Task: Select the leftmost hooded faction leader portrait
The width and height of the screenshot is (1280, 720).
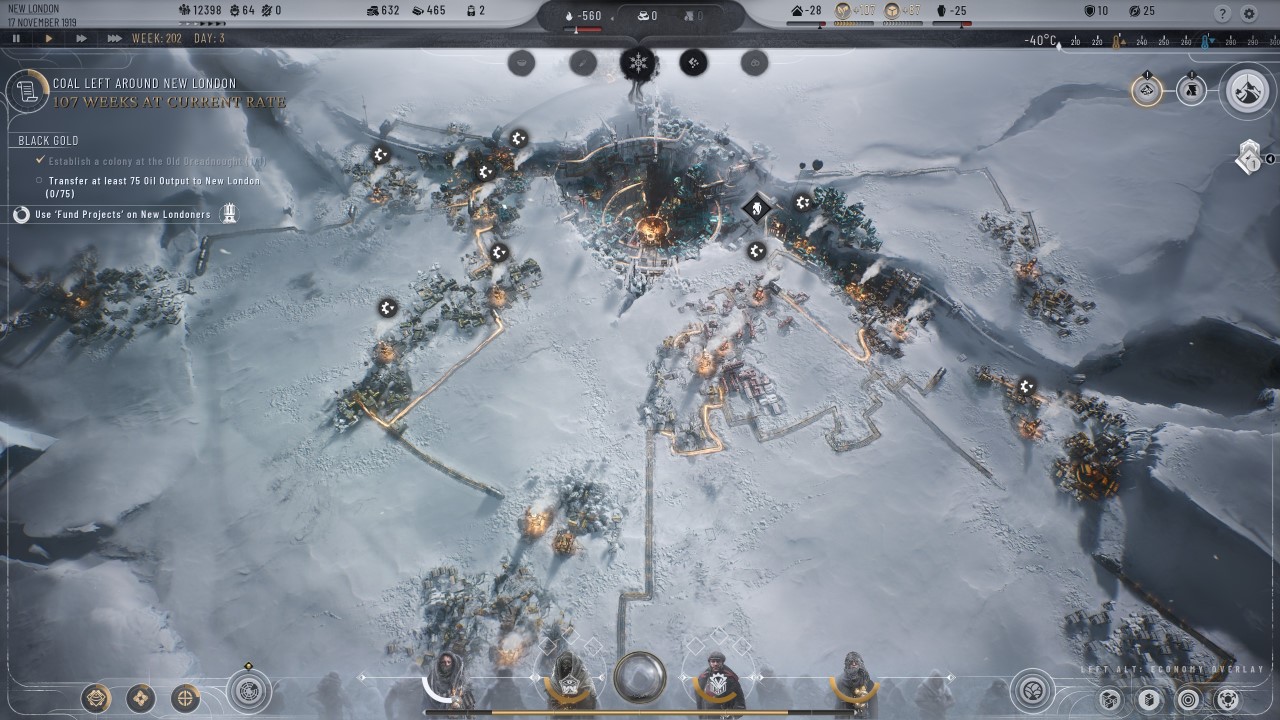Action: tap(446, 680)
